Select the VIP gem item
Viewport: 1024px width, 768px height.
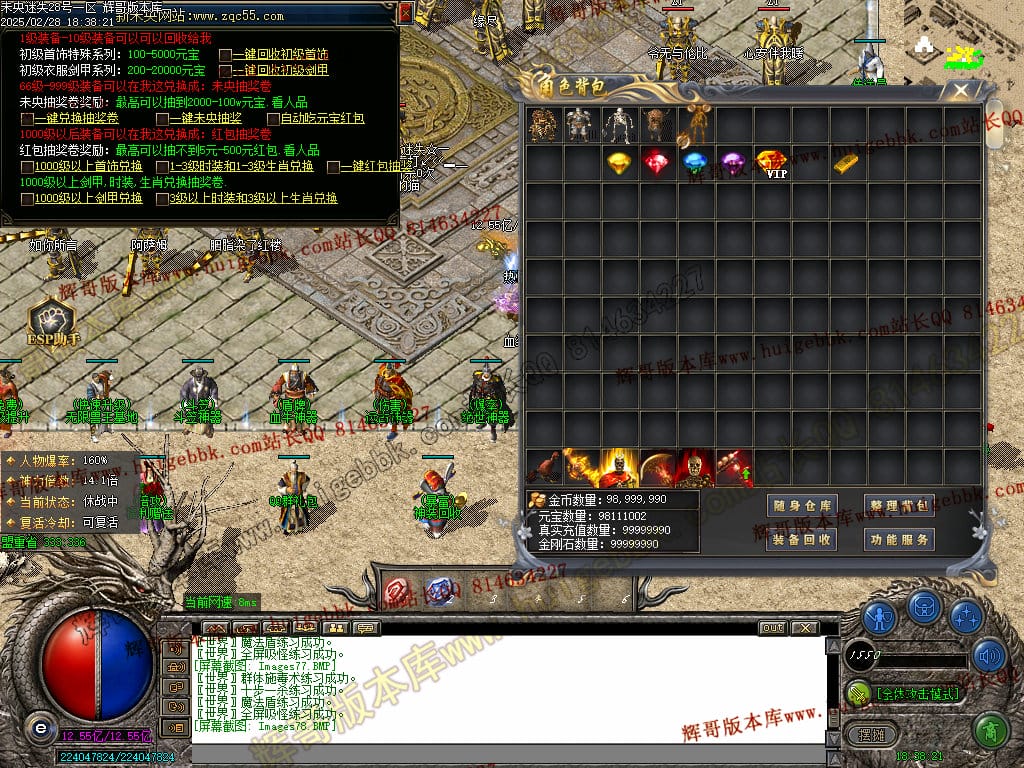771,163
